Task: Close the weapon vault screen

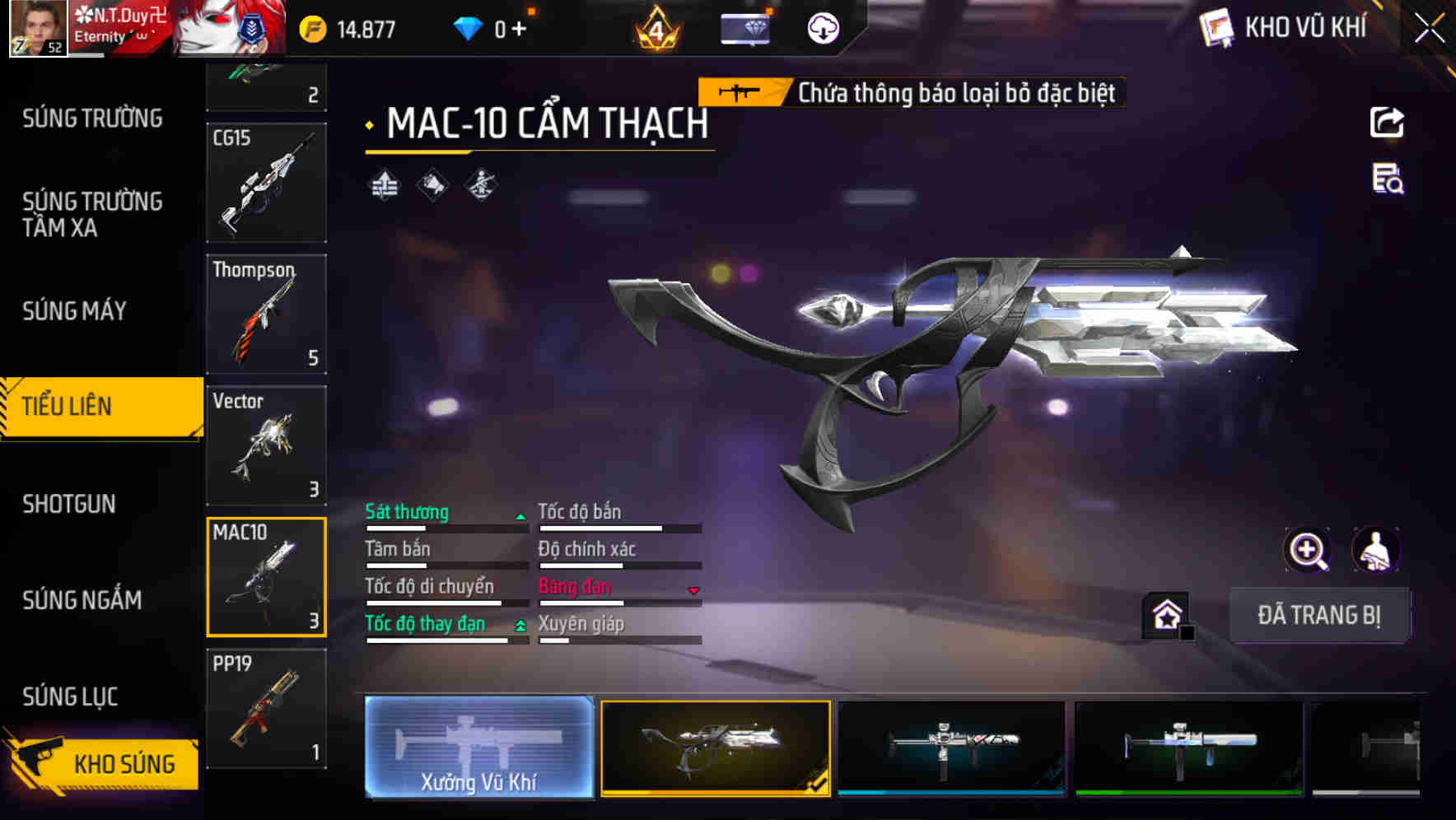Action: (x=1430, y=29)
